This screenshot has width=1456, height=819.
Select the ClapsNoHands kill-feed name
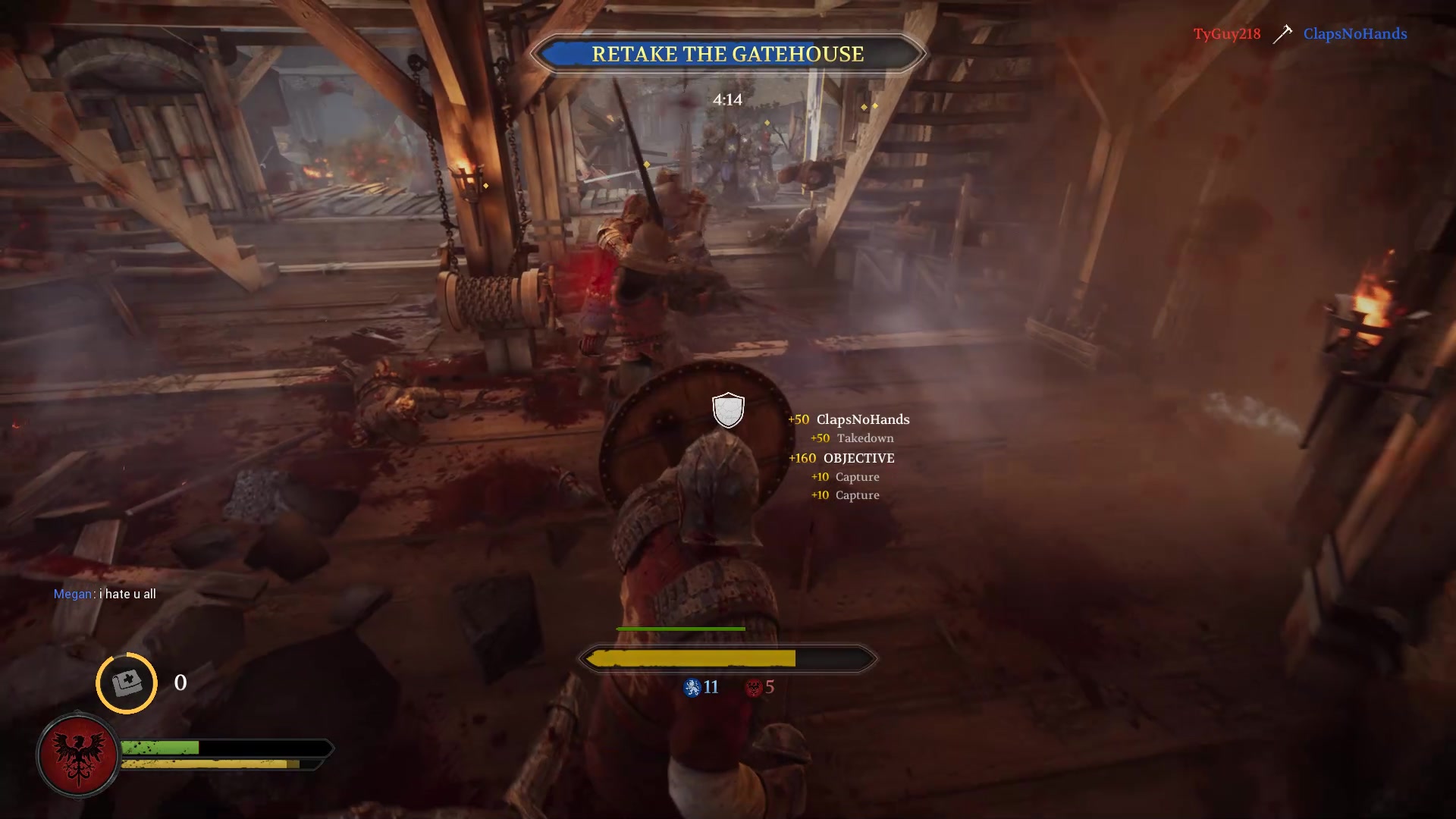point(1355,33)
